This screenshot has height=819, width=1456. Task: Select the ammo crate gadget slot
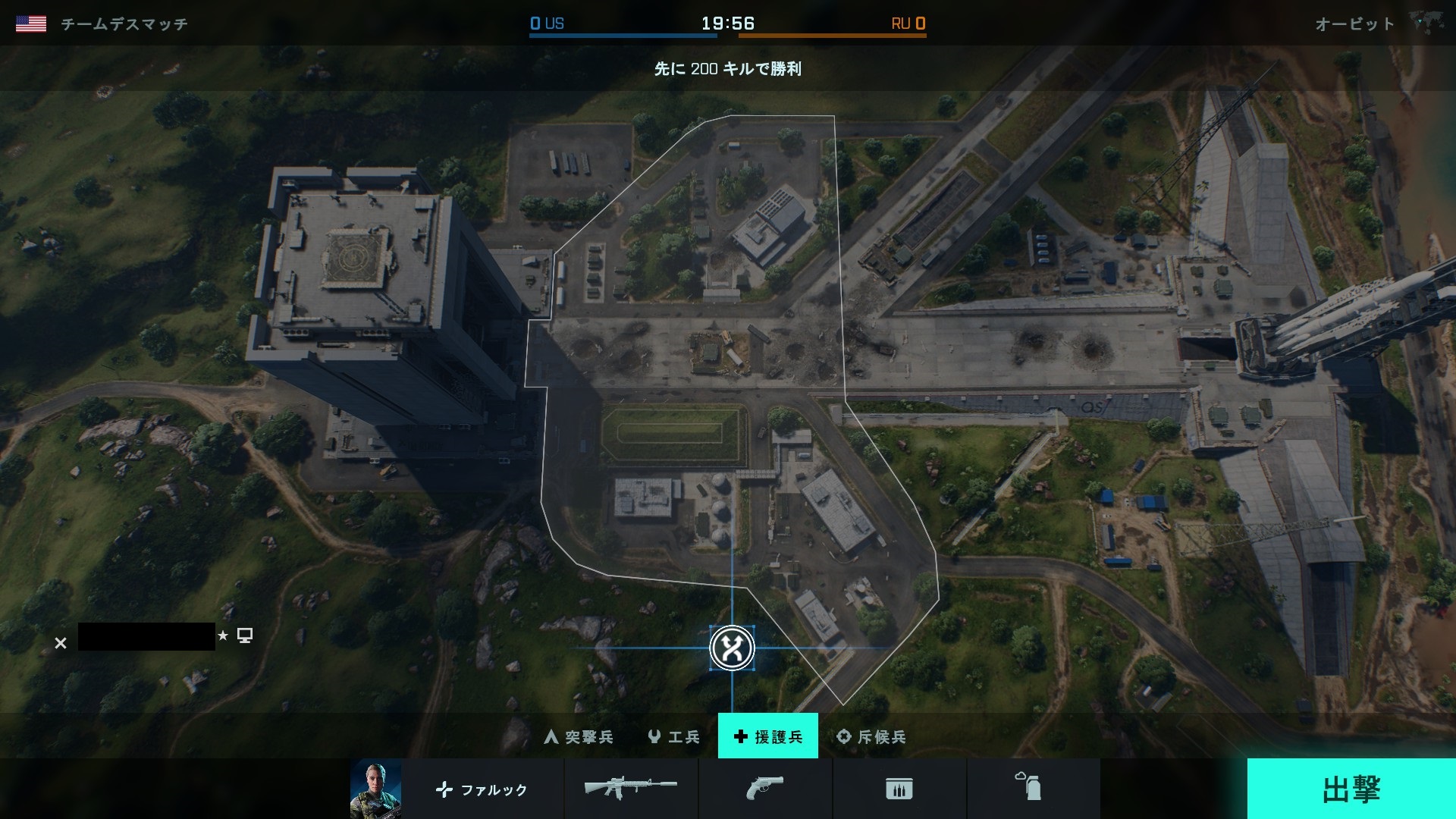point(899,789)
